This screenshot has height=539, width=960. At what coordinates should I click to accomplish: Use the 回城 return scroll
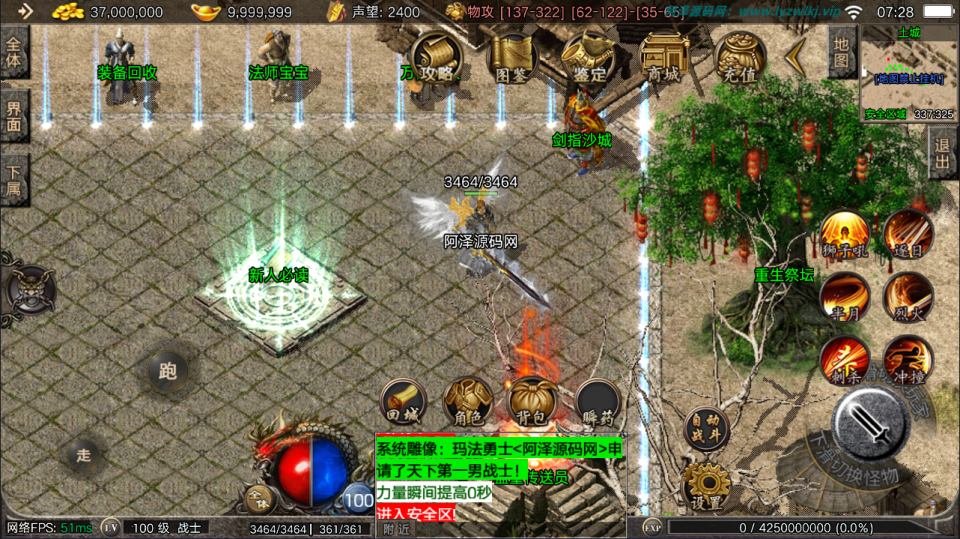[402, 401]
